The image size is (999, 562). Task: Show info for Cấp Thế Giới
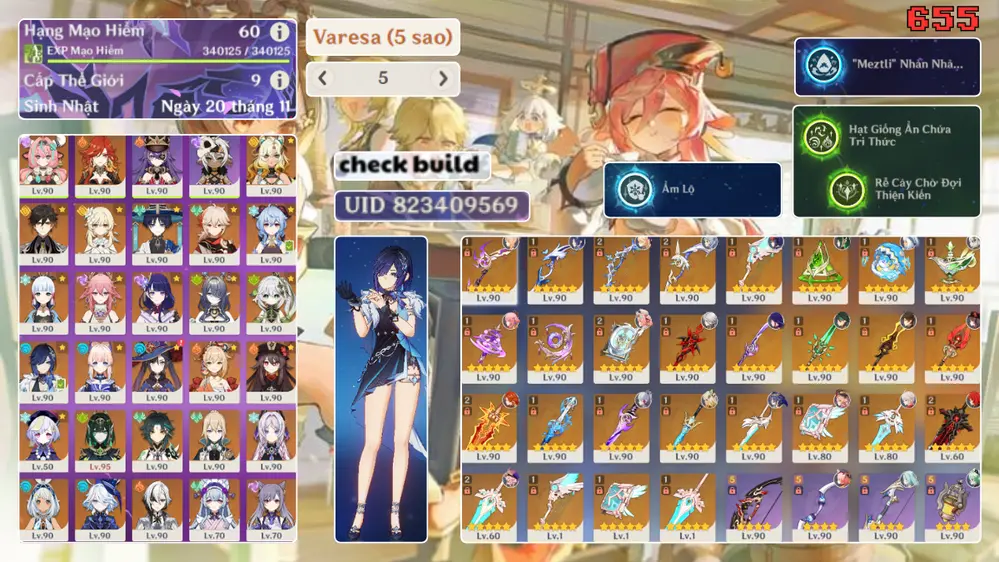pyautogui.click(x=279, y=80)
